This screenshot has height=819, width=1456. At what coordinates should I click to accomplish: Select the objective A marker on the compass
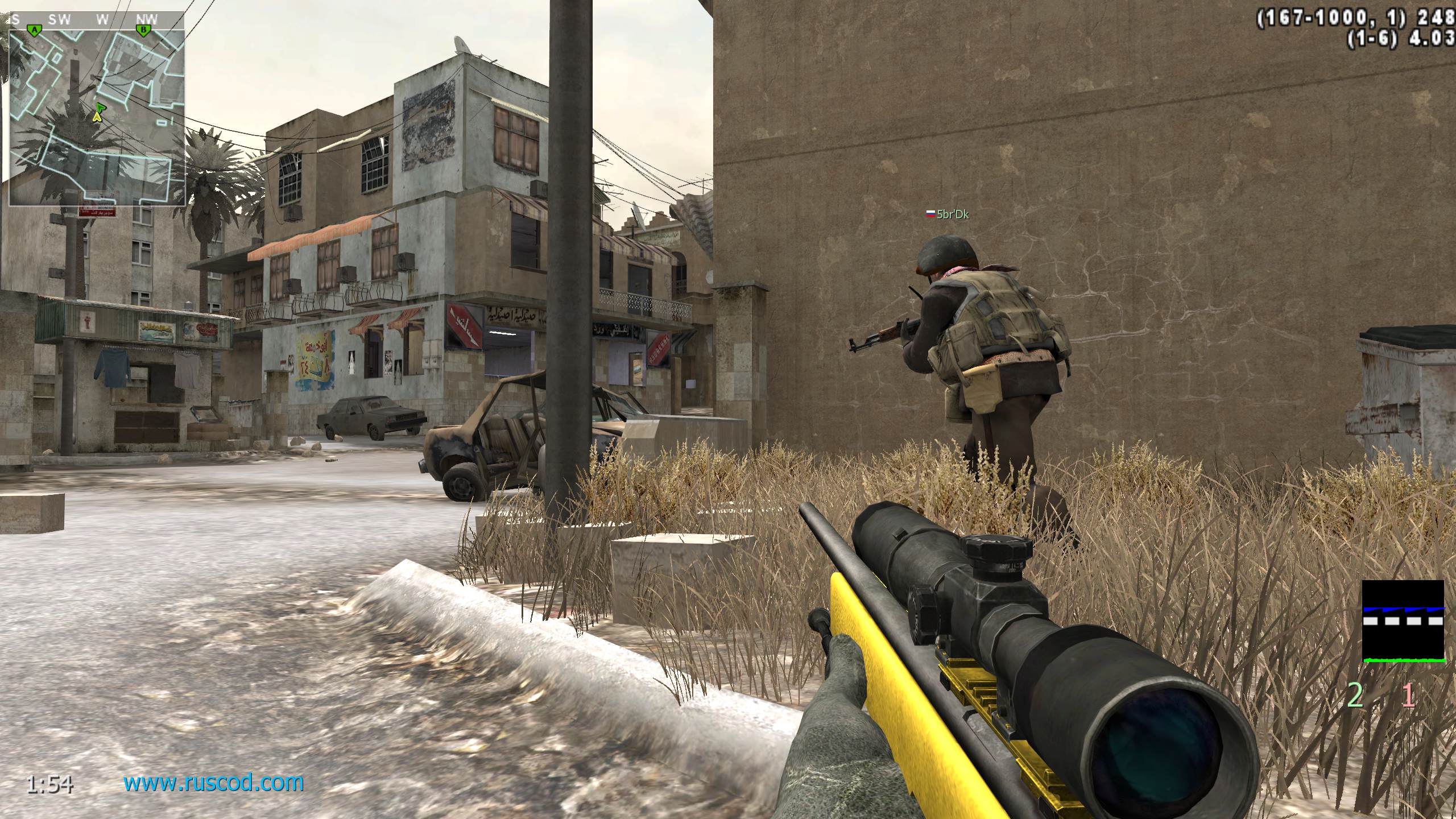(x=35, y=29)
